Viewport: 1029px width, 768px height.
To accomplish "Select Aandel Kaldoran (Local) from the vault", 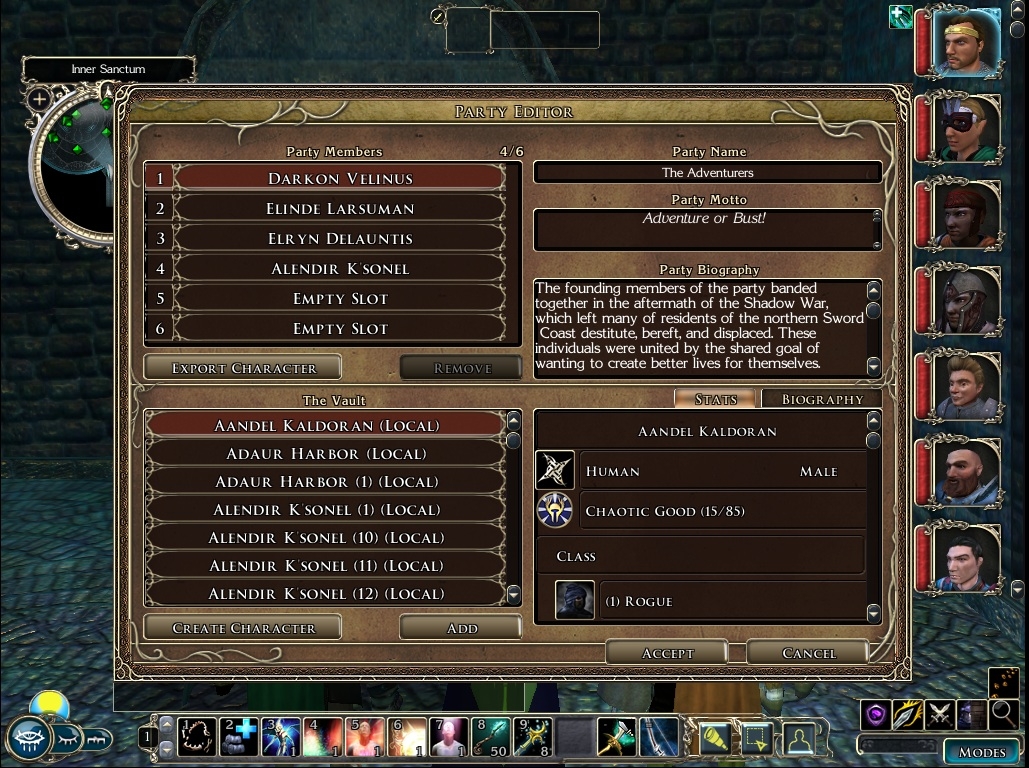I will (x=326, y=426).
